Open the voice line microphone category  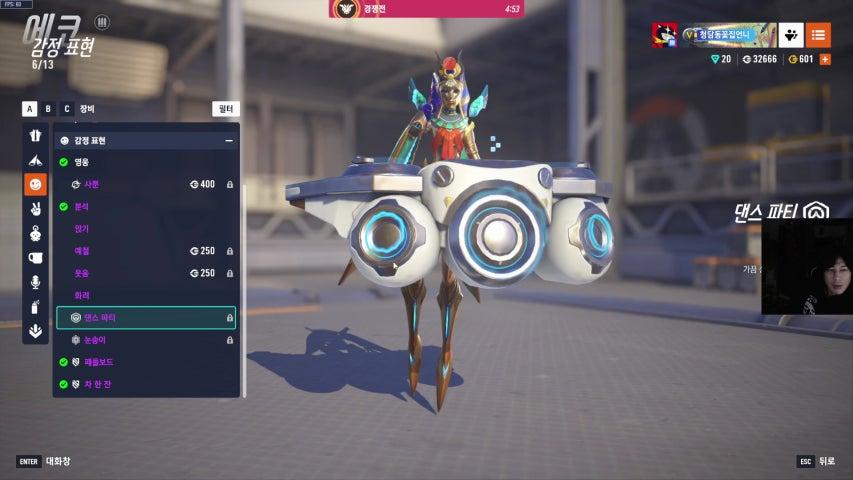point(36,282)
